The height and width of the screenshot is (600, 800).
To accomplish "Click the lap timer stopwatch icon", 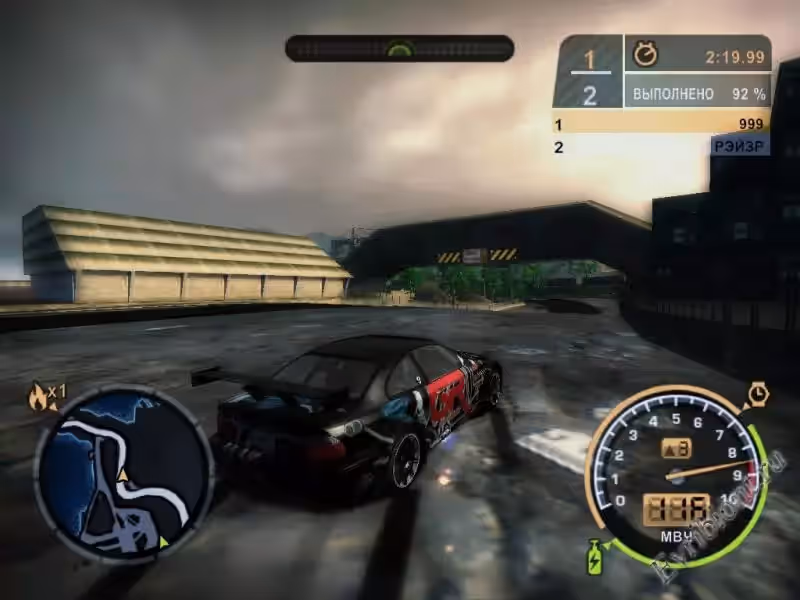I will point(645,56).
